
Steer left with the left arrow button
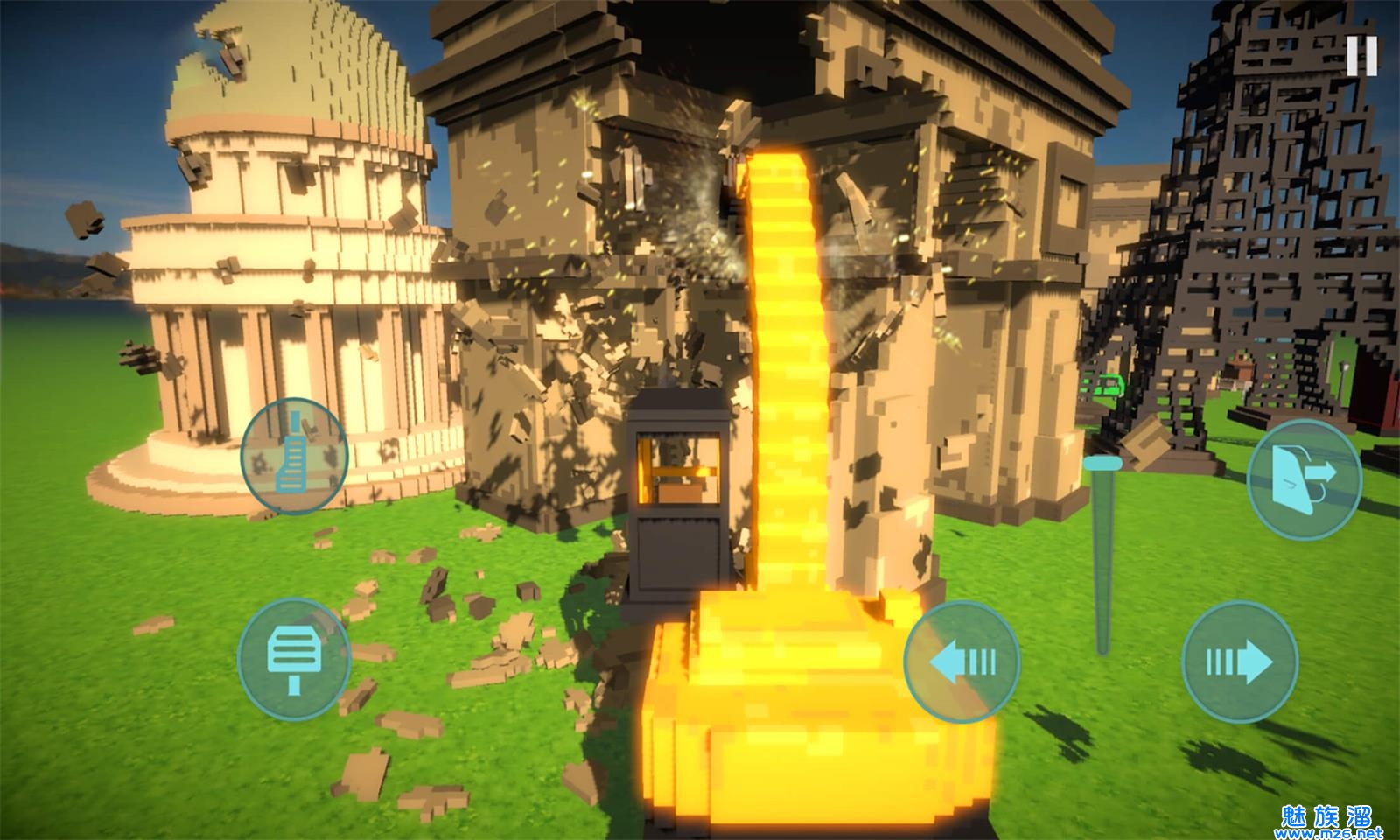pos(962,661)
